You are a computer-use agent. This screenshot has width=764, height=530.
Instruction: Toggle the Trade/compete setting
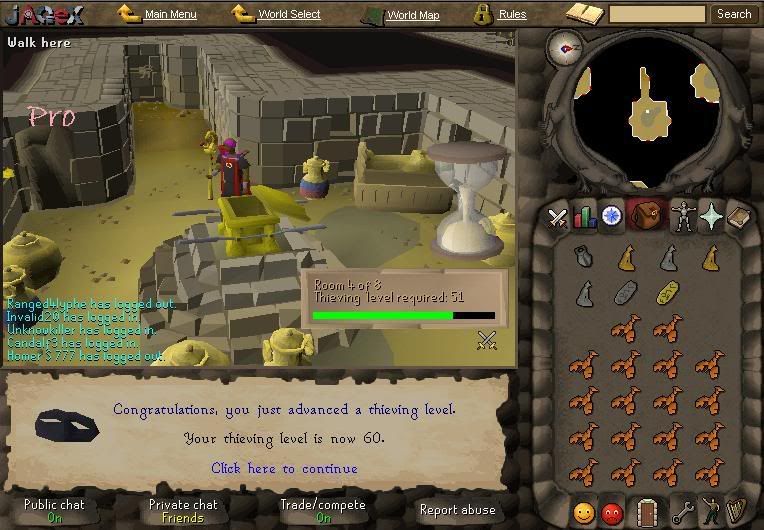pyautogui.click(x=324, y=511)
